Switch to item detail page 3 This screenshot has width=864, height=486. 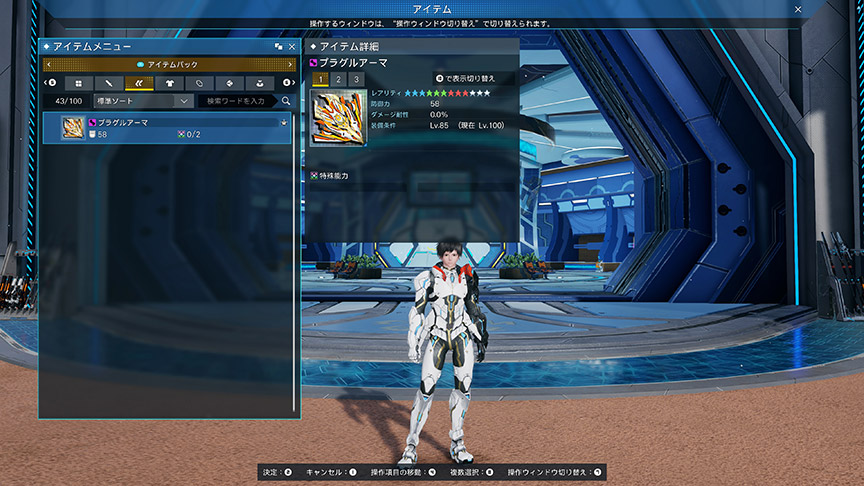[356, 79]
